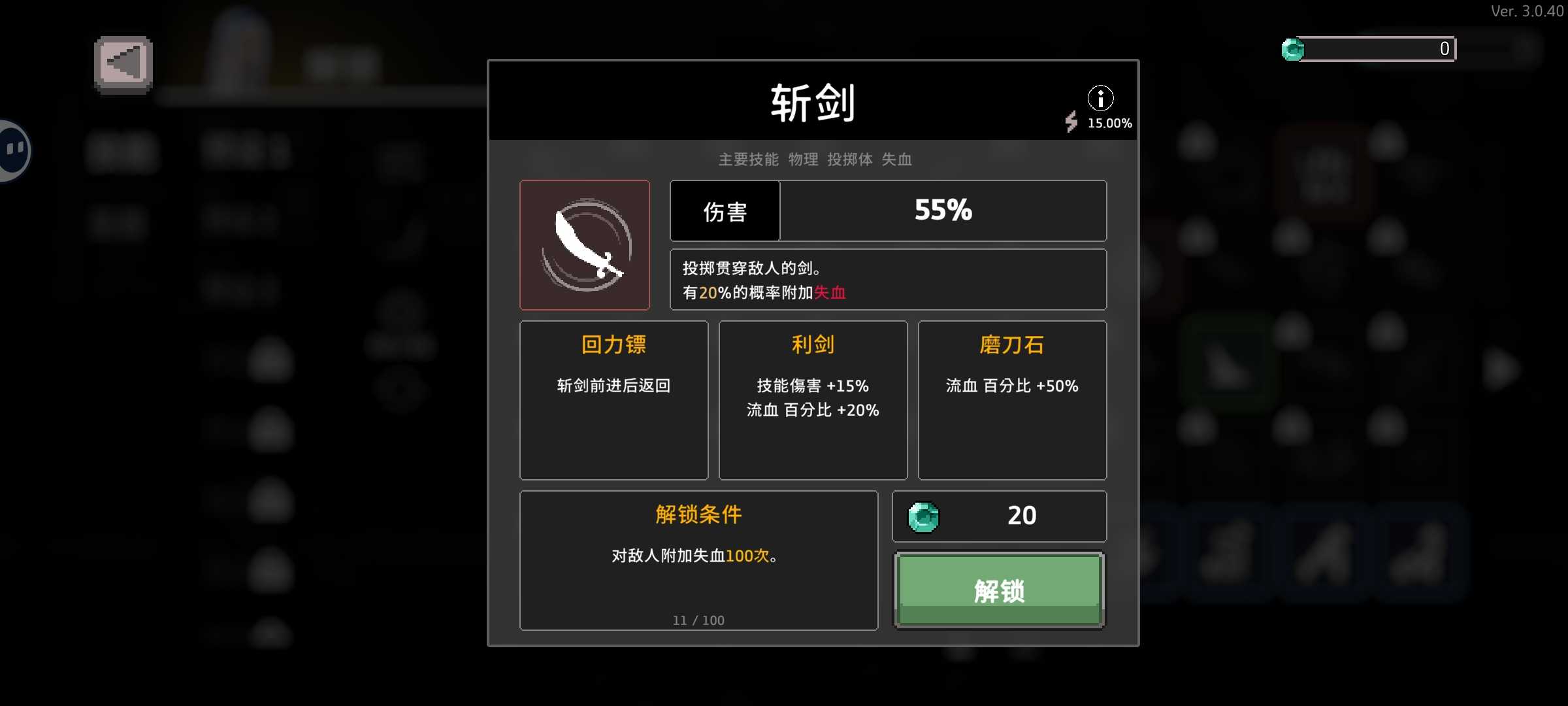Expand the skill description box
Screen dimensions: 1568x706
coord(889,280)
